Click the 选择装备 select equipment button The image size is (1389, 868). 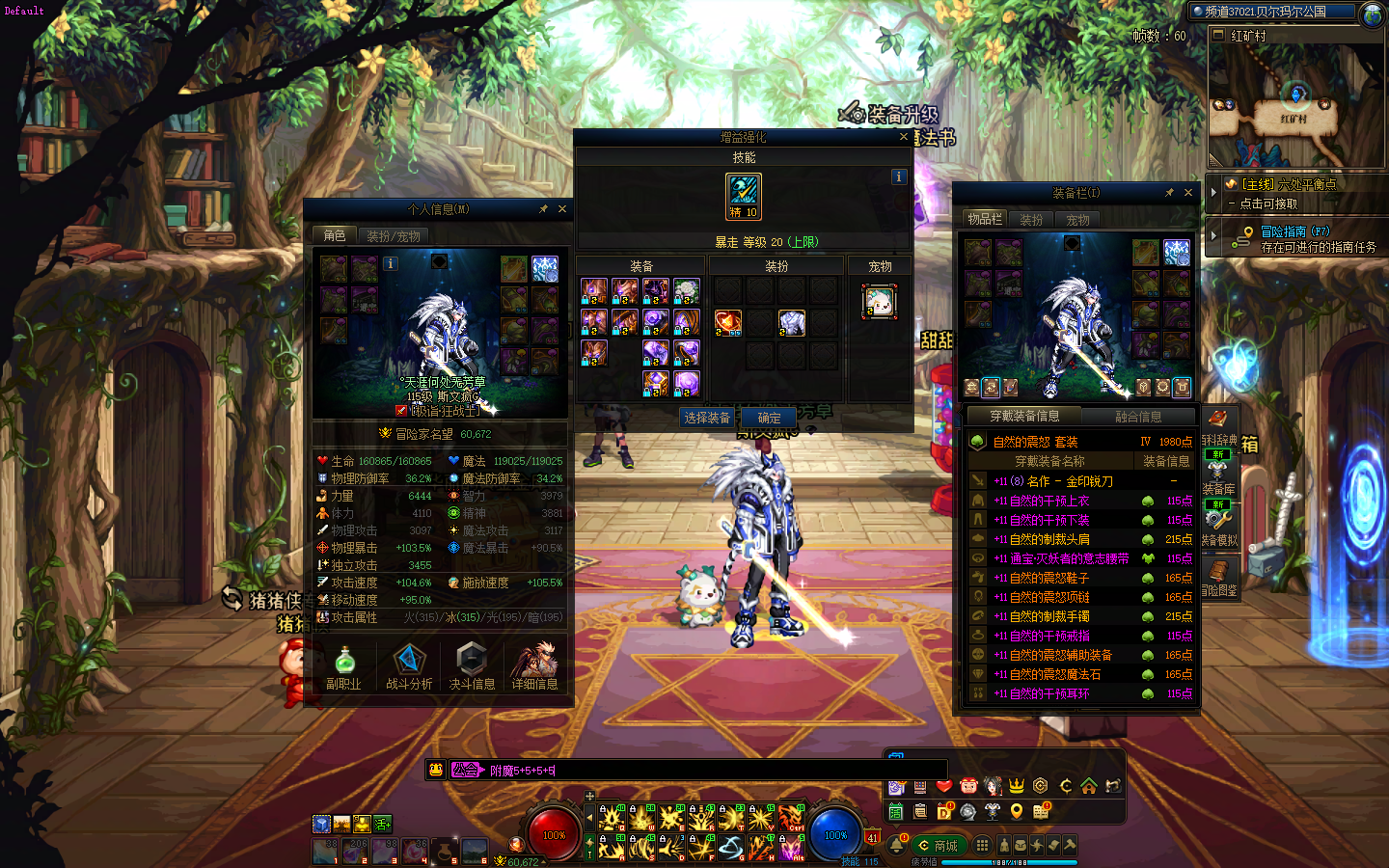tap(707, 418)
